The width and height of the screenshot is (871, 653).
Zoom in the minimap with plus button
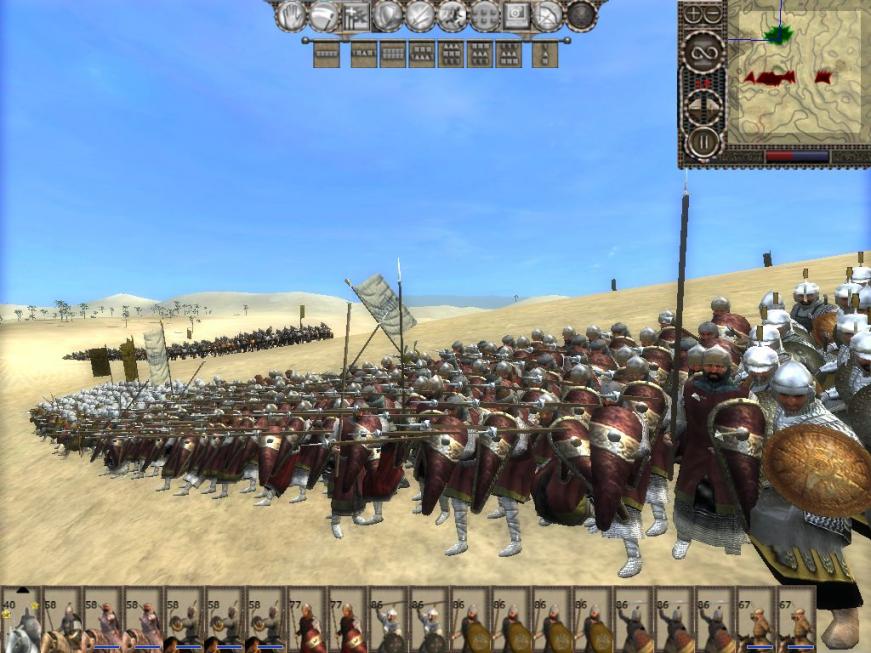pyautogui.click(x=694, y=14)
